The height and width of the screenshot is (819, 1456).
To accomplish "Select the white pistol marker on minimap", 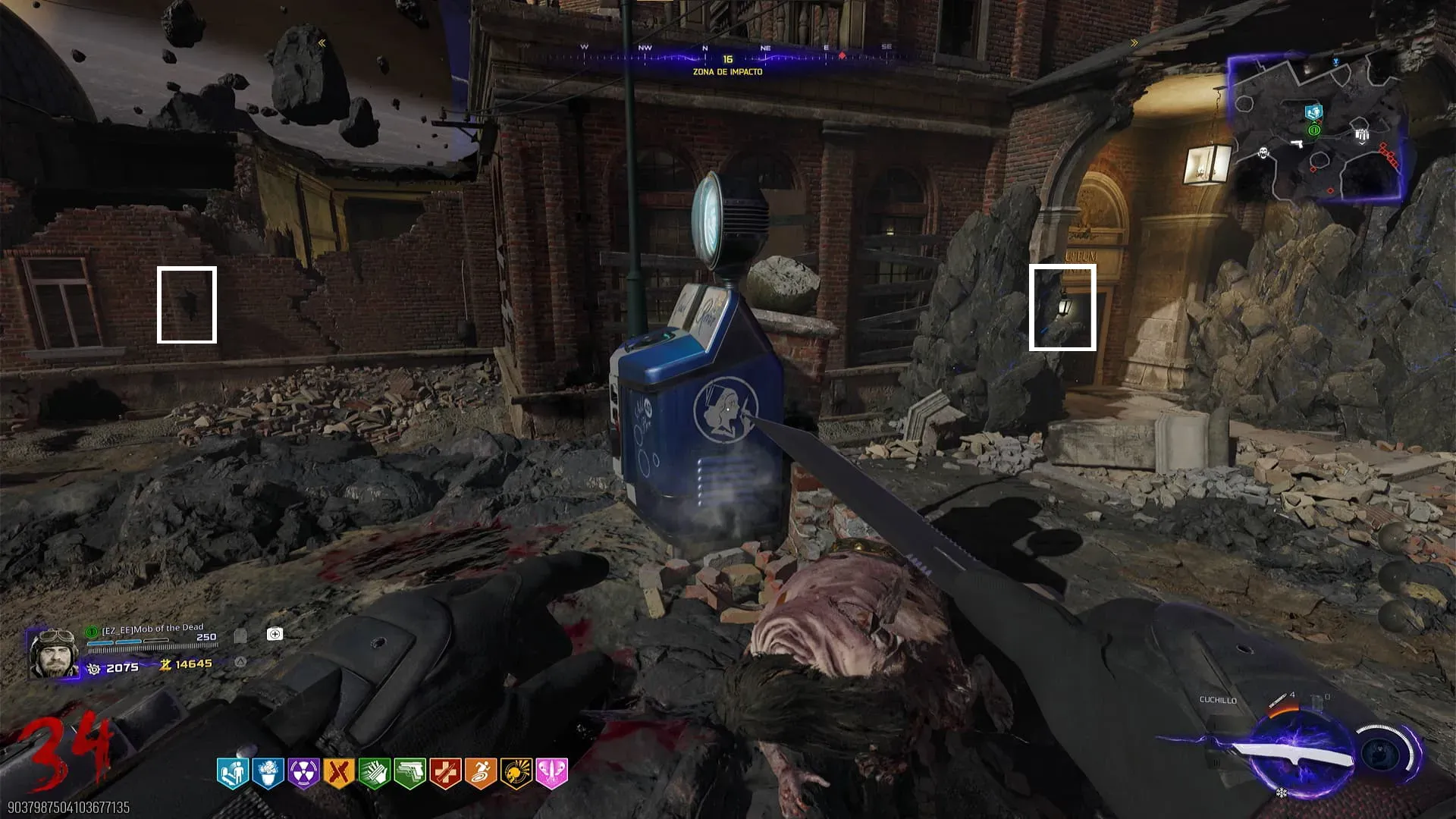I will [1297, 143].
